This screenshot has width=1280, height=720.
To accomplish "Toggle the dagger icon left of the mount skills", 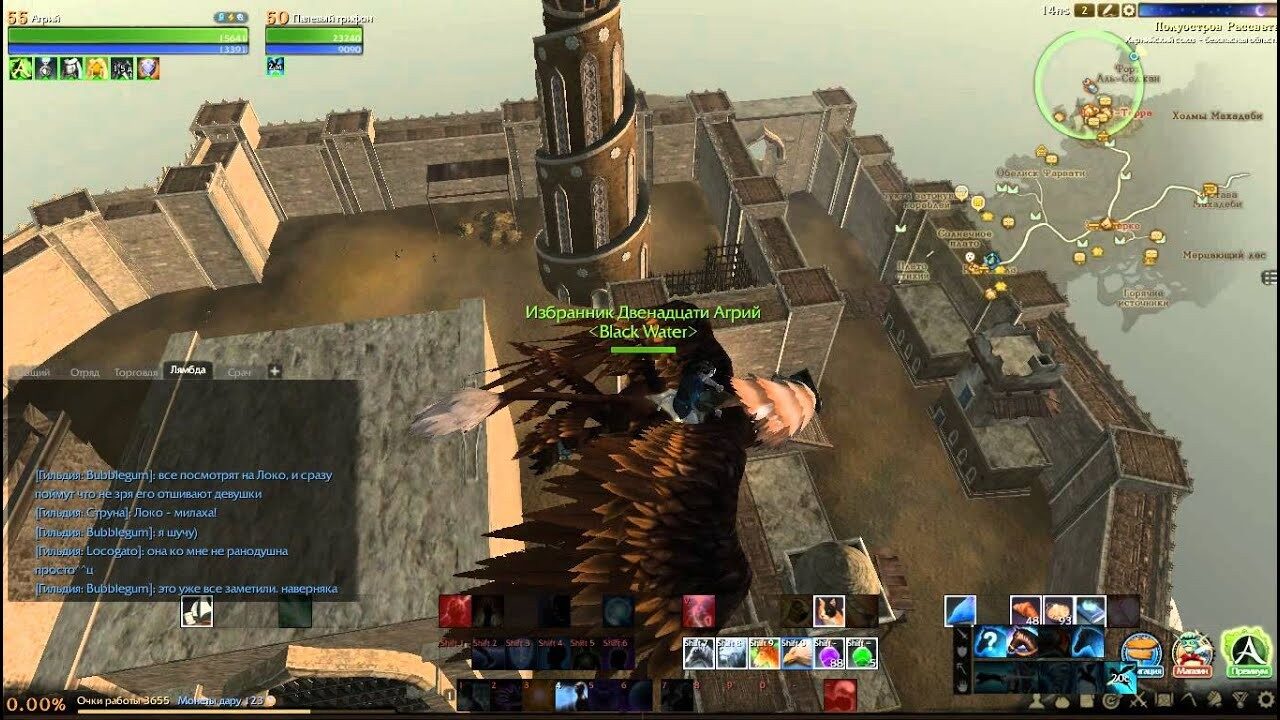I will pos(960,634).
